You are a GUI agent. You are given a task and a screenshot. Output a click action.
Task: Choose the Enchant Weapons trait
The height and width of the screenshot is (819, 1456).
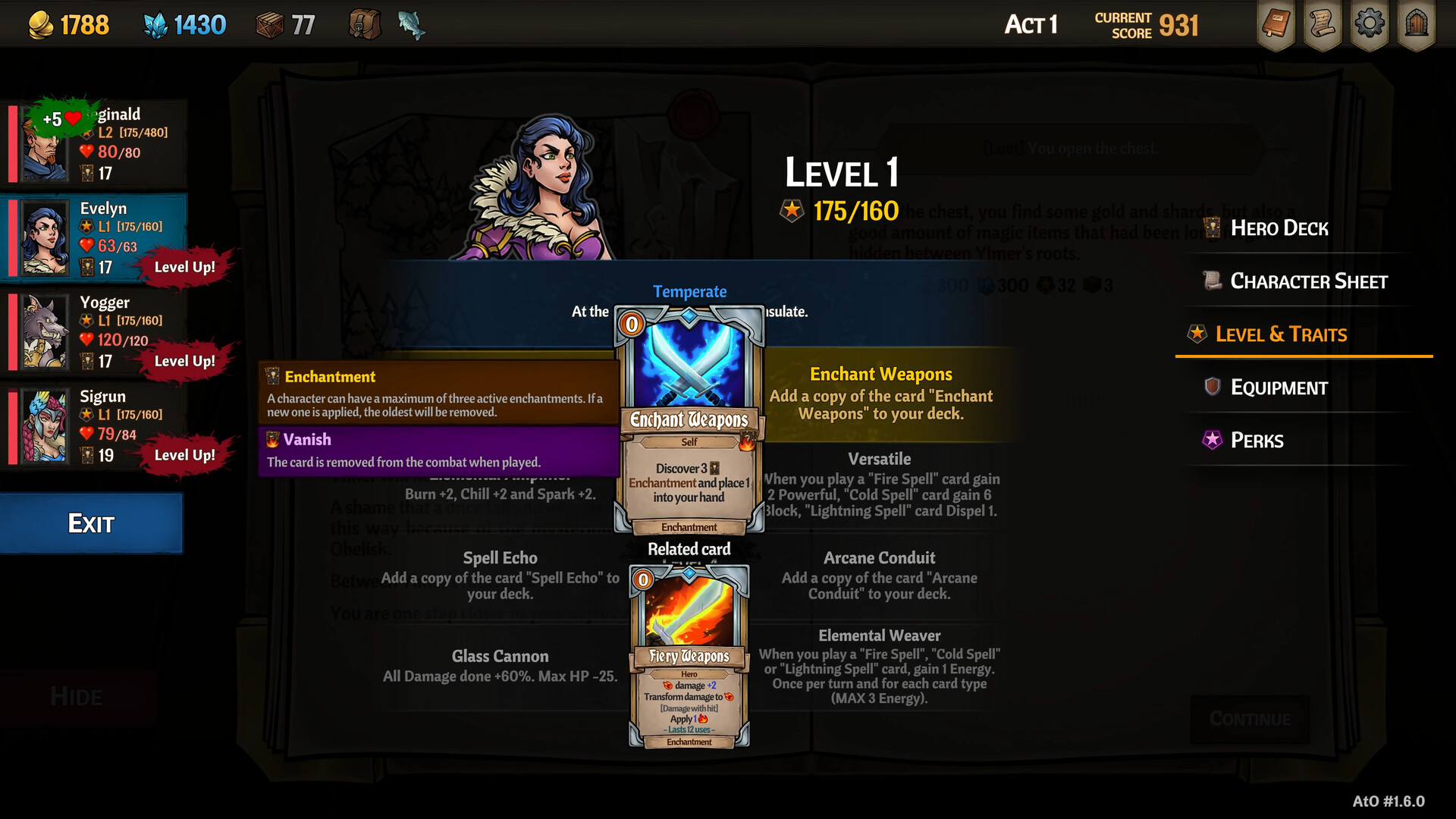point(881,394)
